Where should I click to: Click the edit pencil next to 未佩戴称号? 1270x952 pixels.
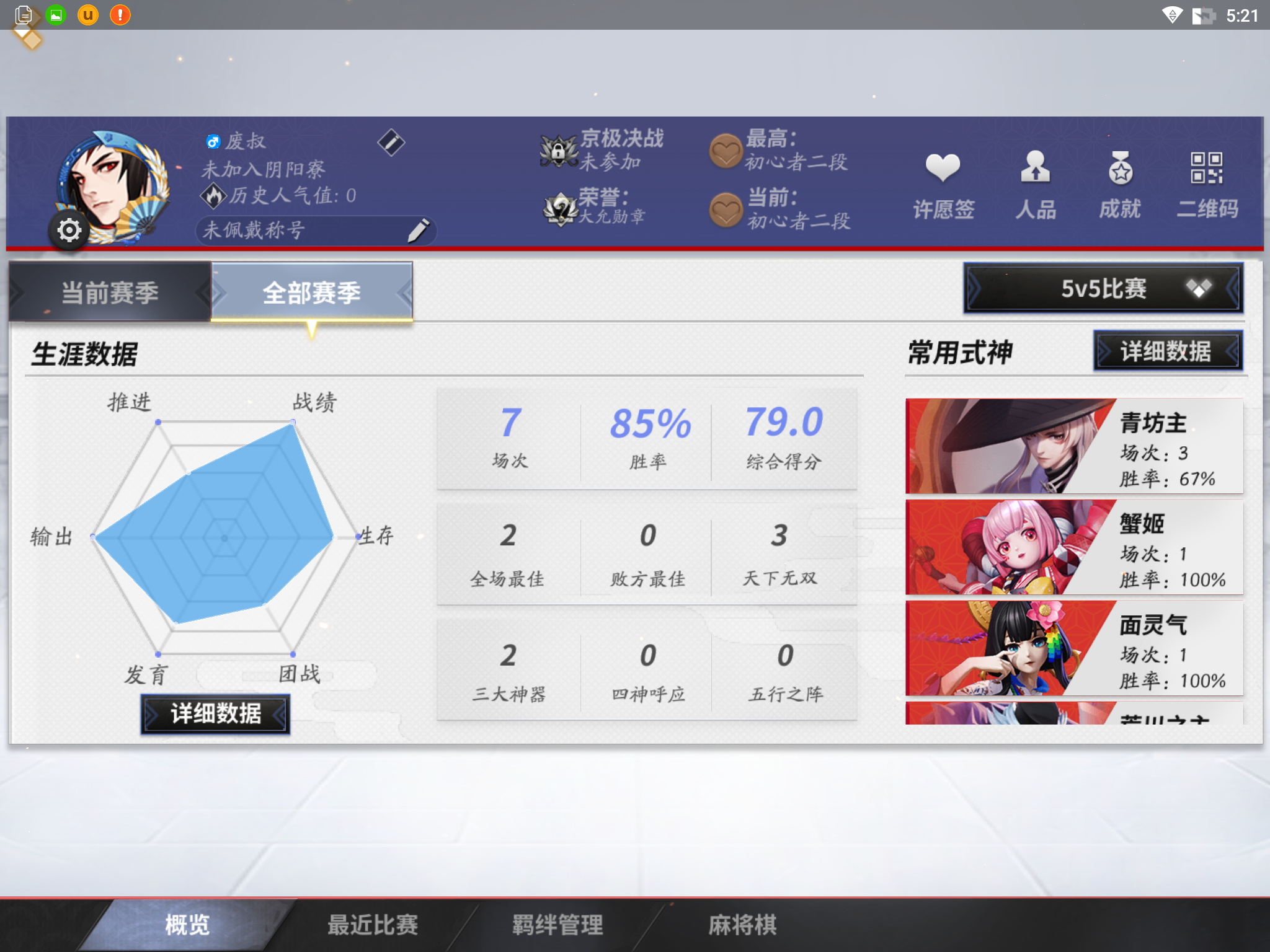(420, 230)
